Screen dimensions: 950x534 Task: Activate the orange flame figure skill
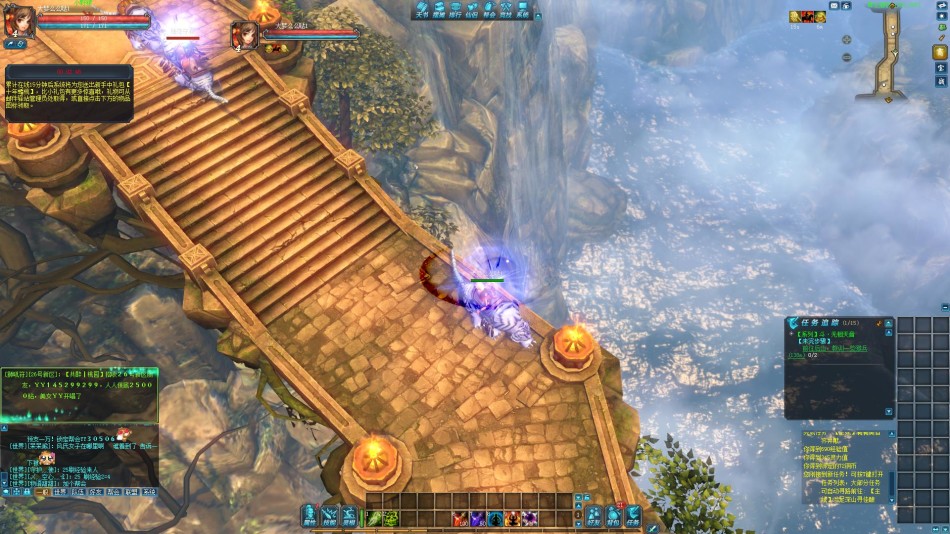click(x=512, y=518)
